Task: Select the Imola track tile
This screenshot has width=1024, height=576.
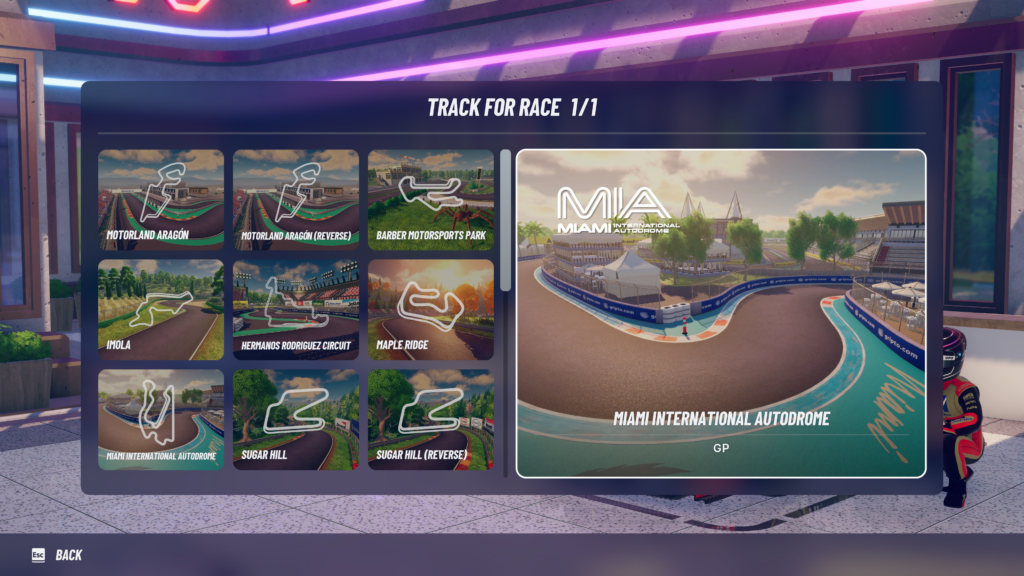Action: pos(161,310)
